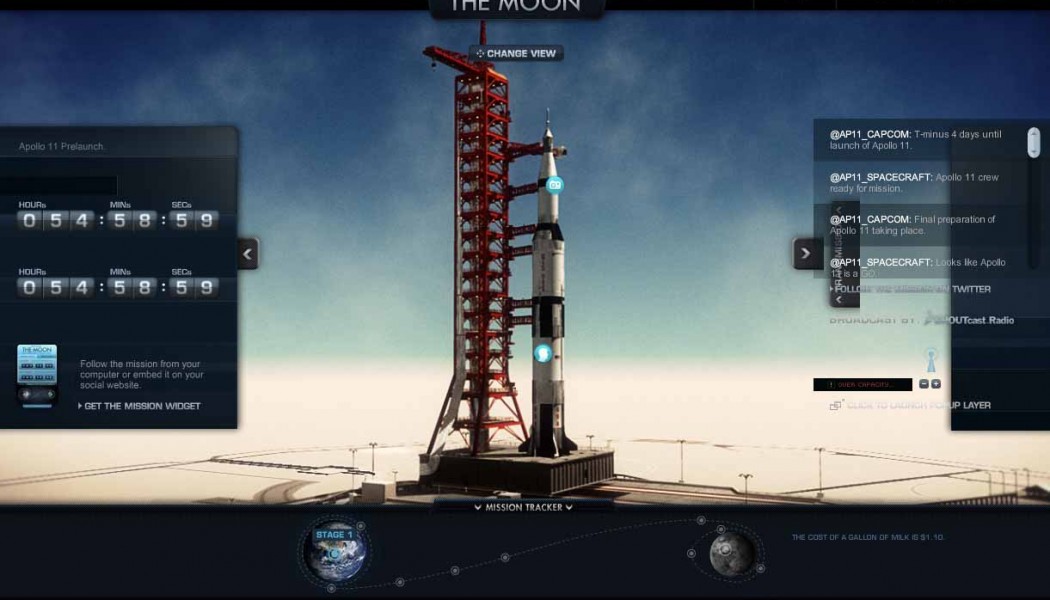Select the Stage 1 Earth marker
The width and height of the screenshot is (1050, 600).
click(335, 550)
